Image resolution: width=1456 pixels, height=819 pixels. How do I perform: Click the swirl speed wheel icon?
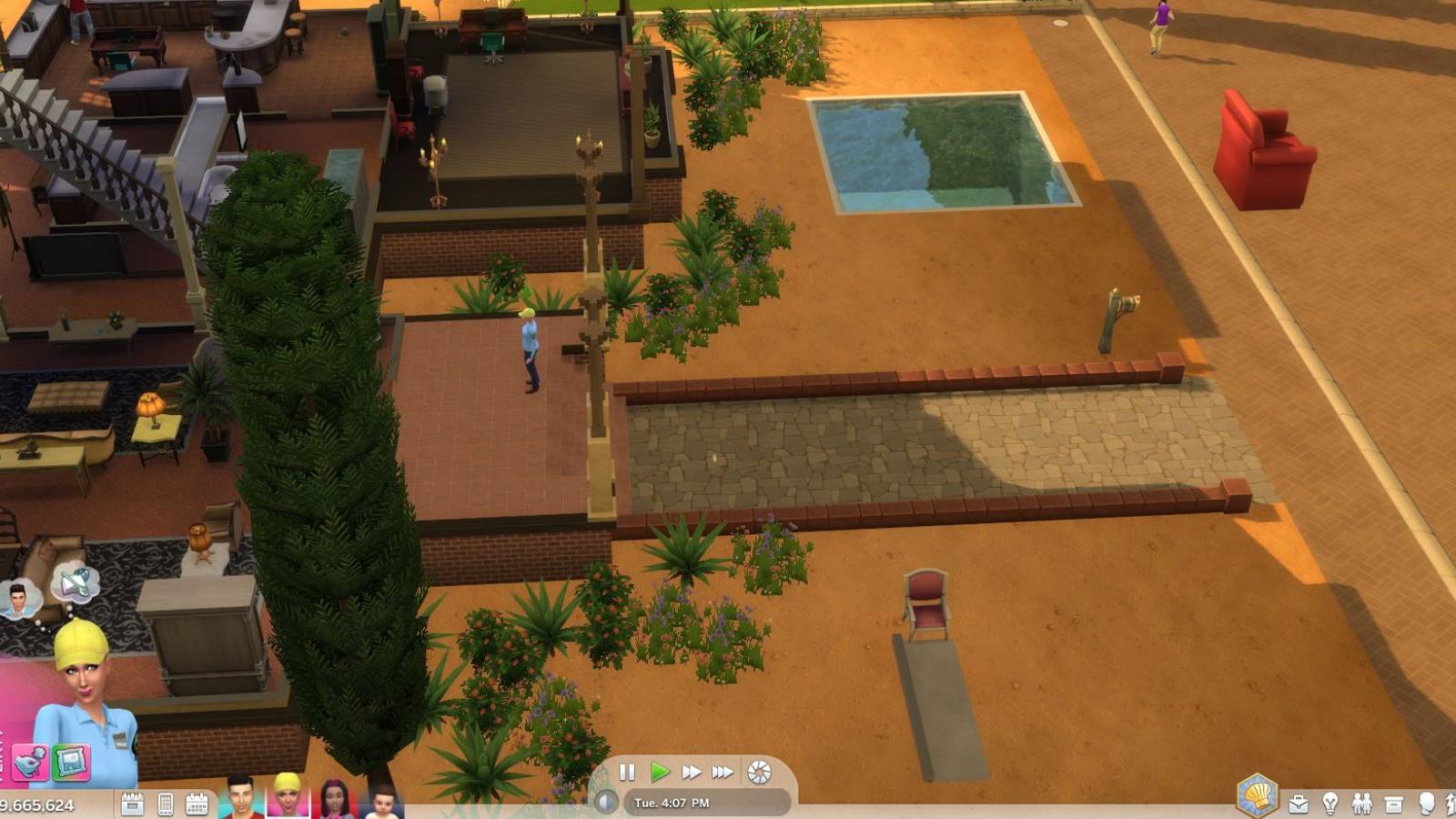click(x=759, y=772)
